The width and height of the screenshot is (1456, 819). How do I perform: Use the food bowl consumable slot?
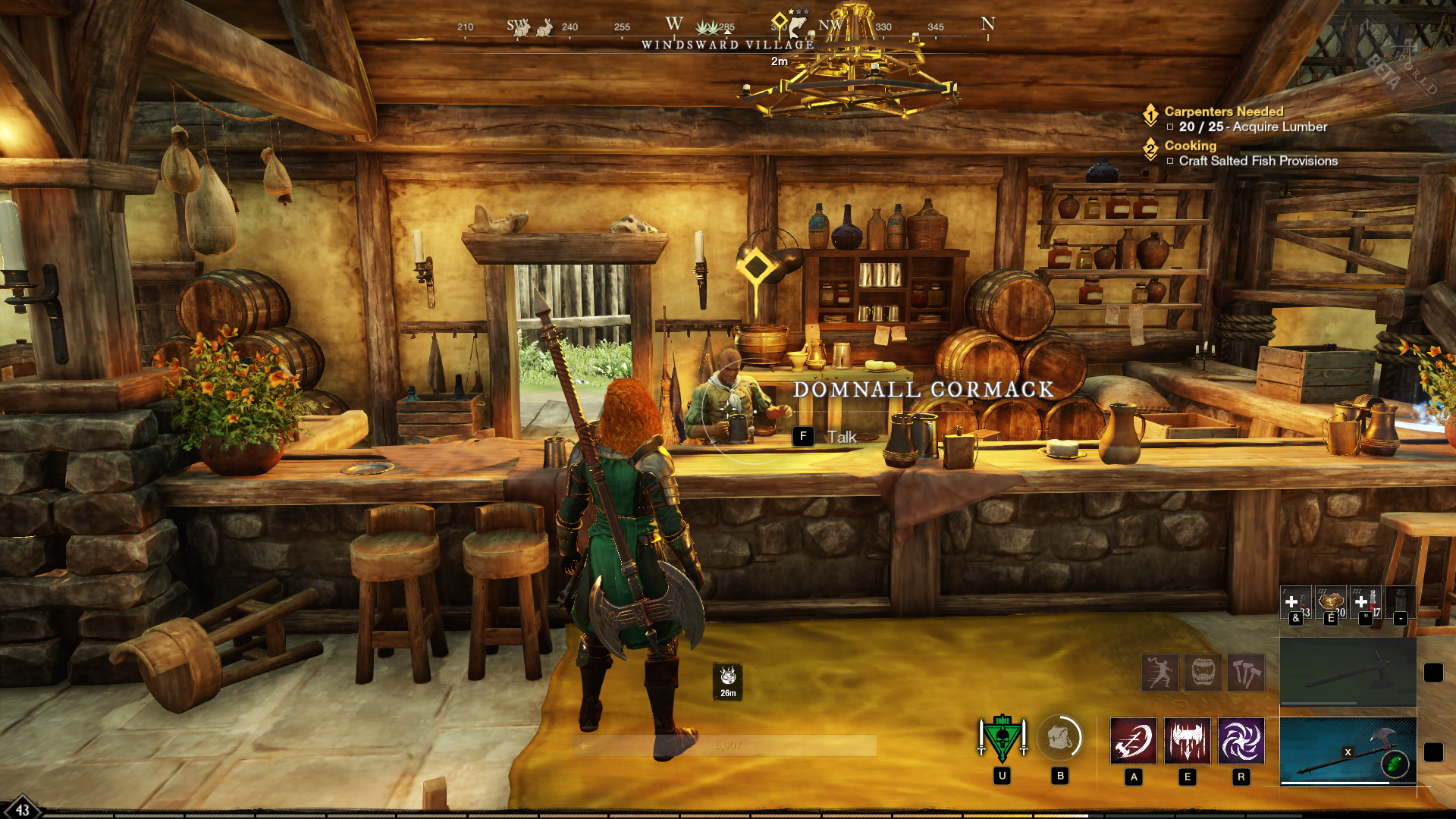1330,602
